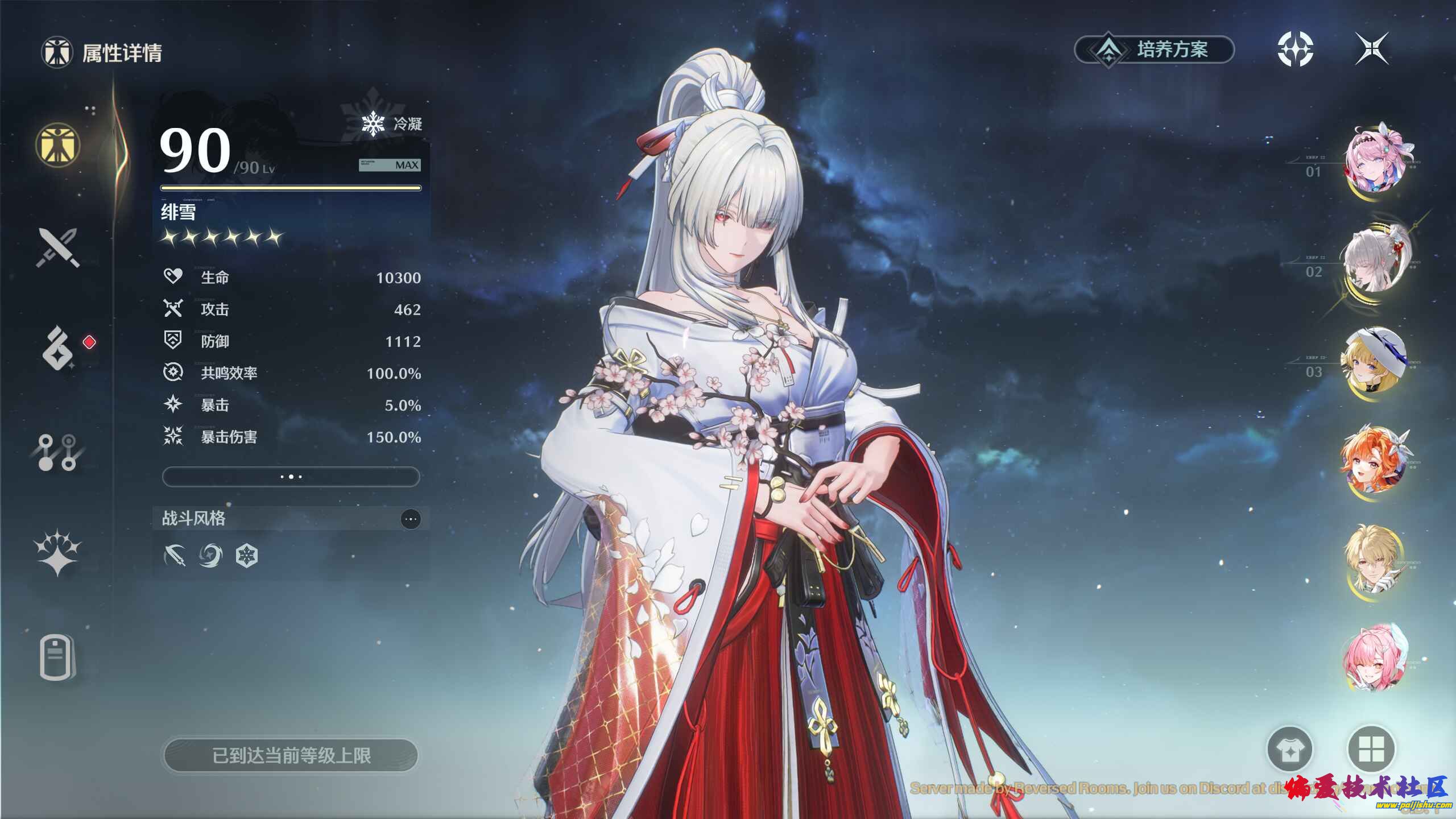
Task: Switch to the skill tree nodes tab
Action: [x=57, y=452]
